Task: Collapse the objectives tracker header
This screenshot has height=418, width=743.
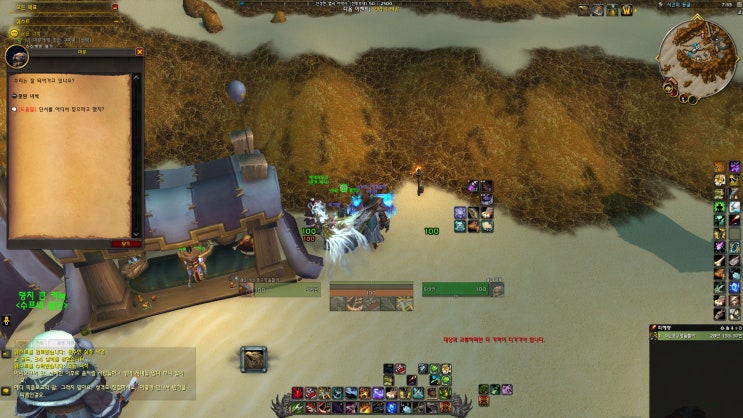Action: tap(114, 7)
